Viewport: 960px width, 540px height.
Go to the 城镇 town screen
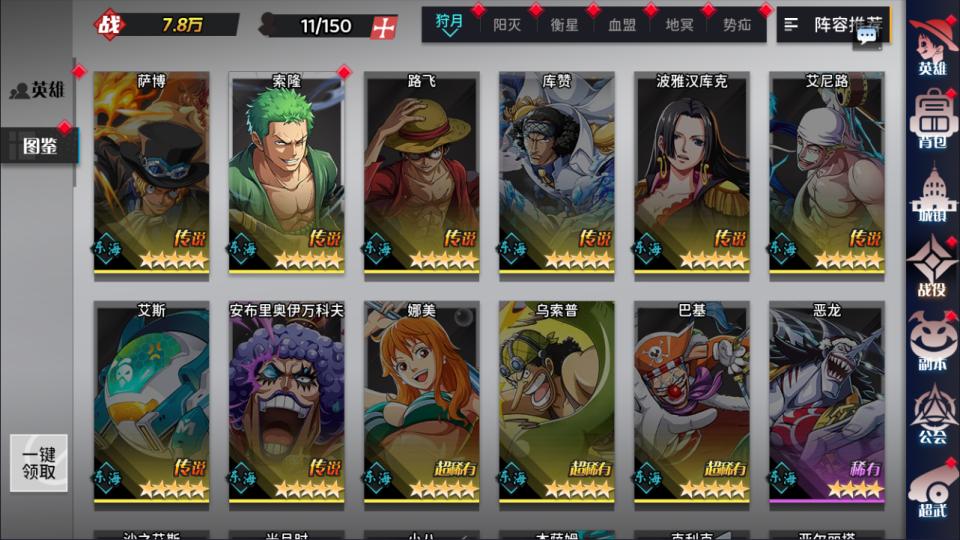[x=932, y=194]
